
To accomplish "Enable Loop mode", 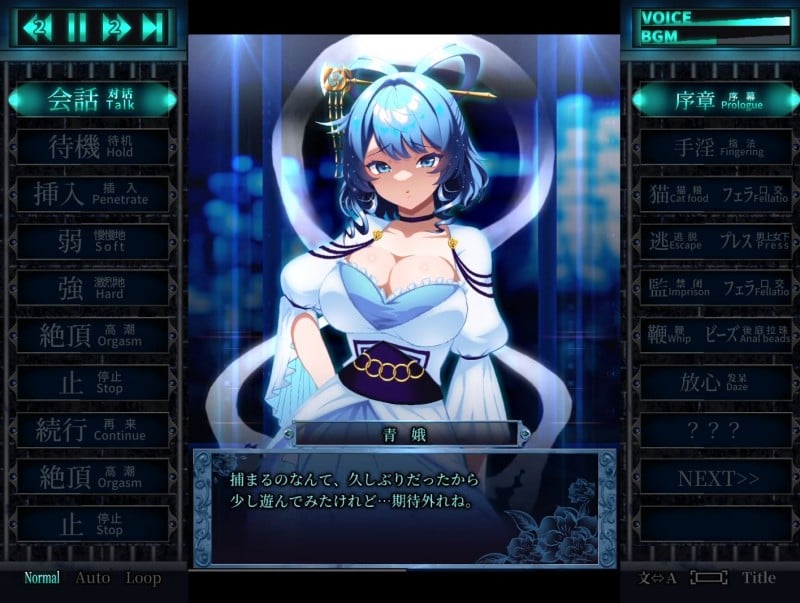I will coord(143,578).
